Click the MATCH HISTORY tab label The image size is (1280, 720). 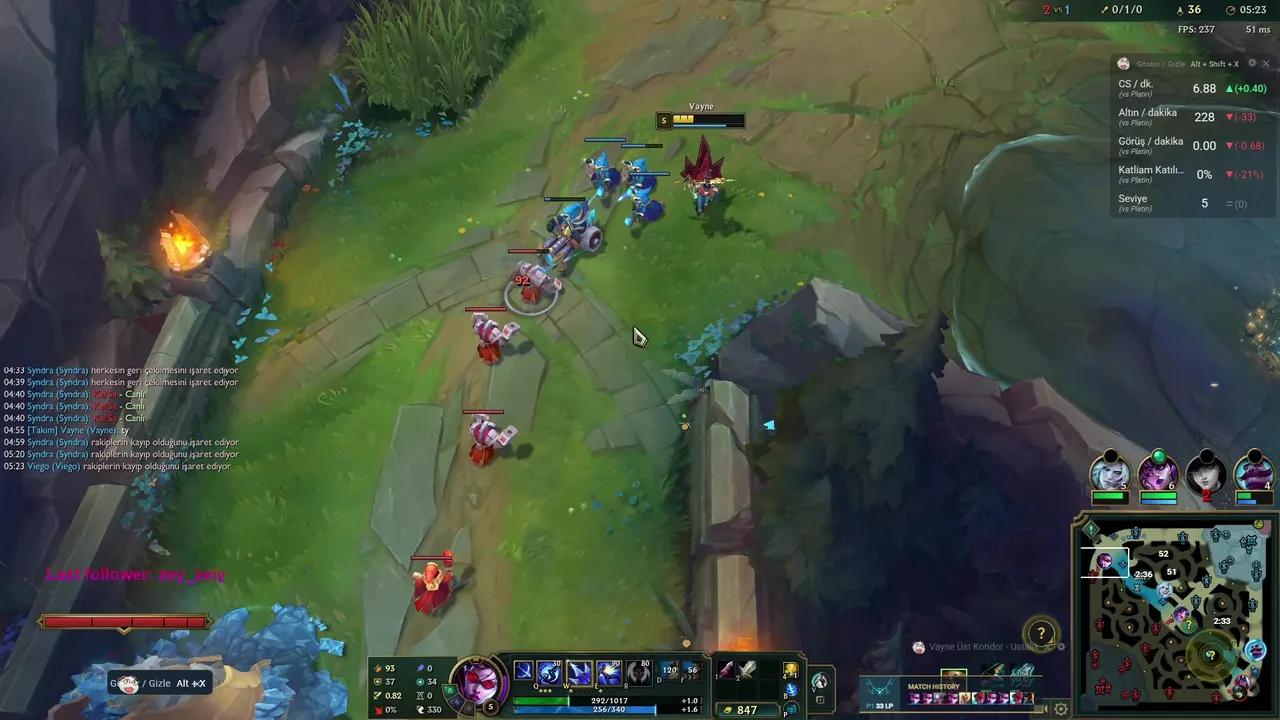click(933, 687)
